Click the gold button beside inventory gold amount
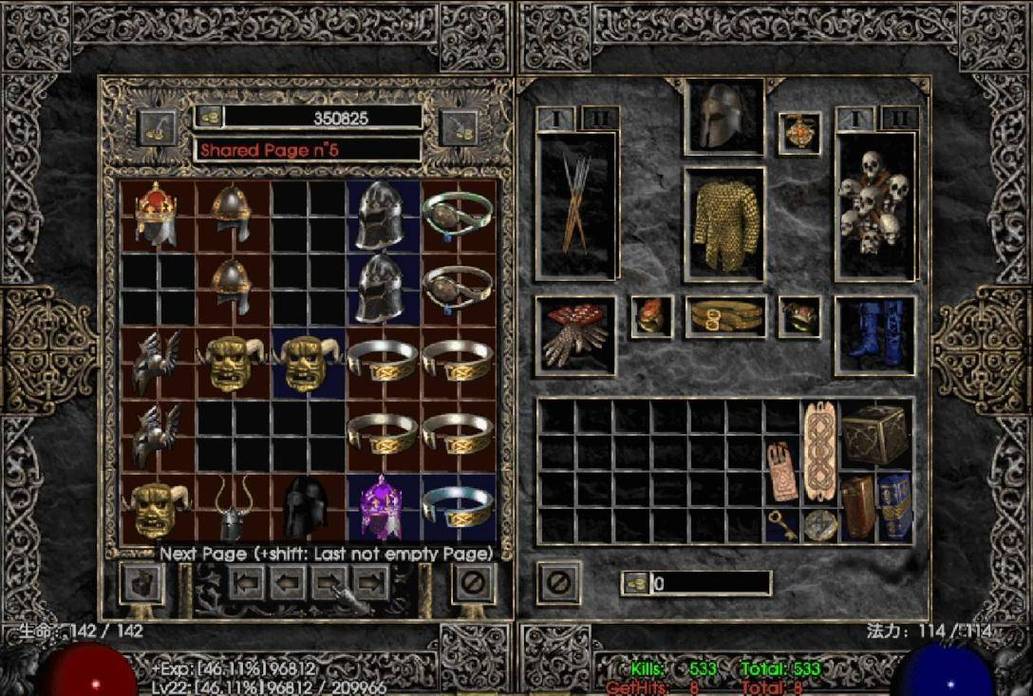This screenshot has height=696, width=1033. pyautogui.click(x=634, y=583)
